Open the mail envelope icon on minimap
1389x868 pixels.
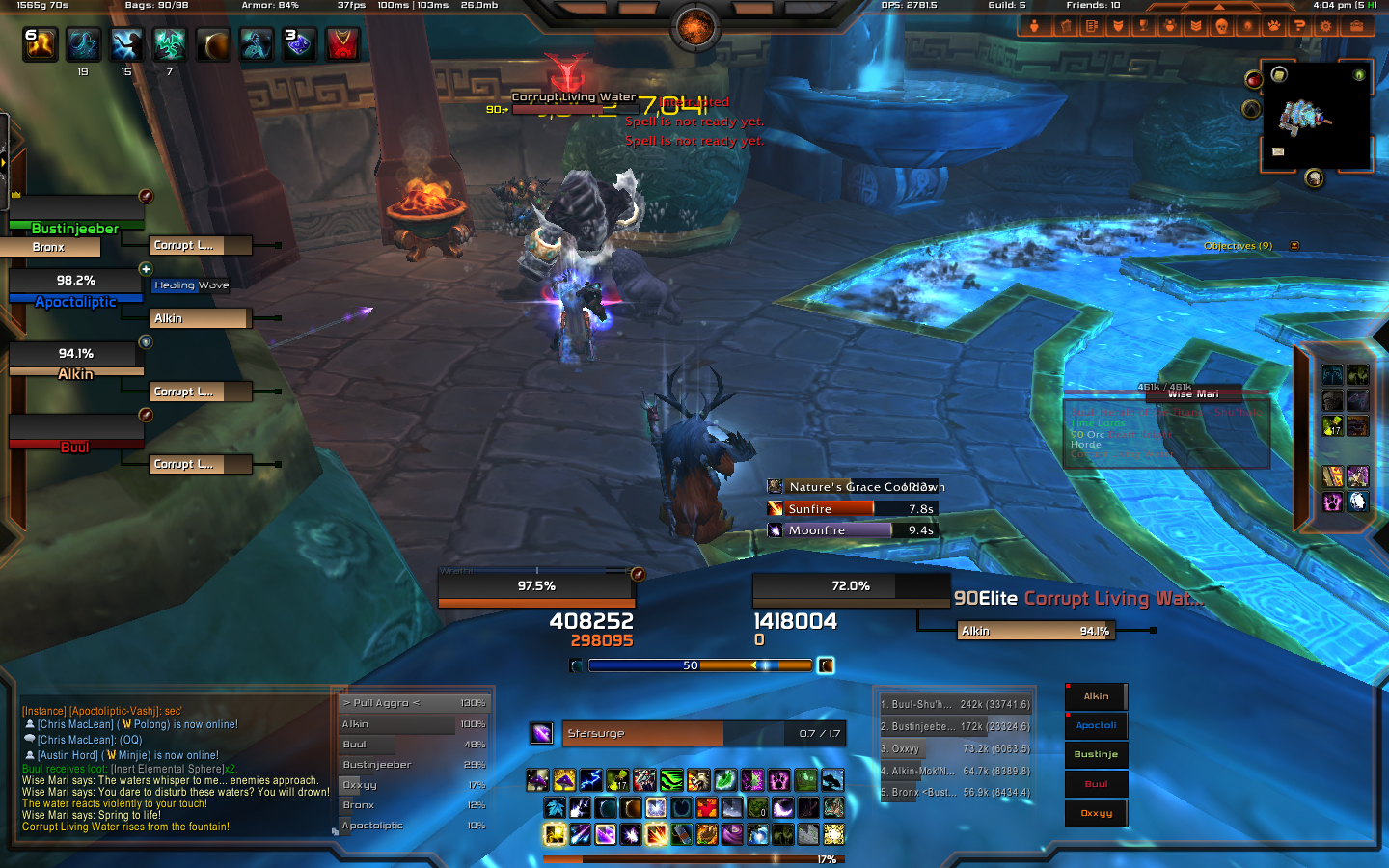point(1278,151)
